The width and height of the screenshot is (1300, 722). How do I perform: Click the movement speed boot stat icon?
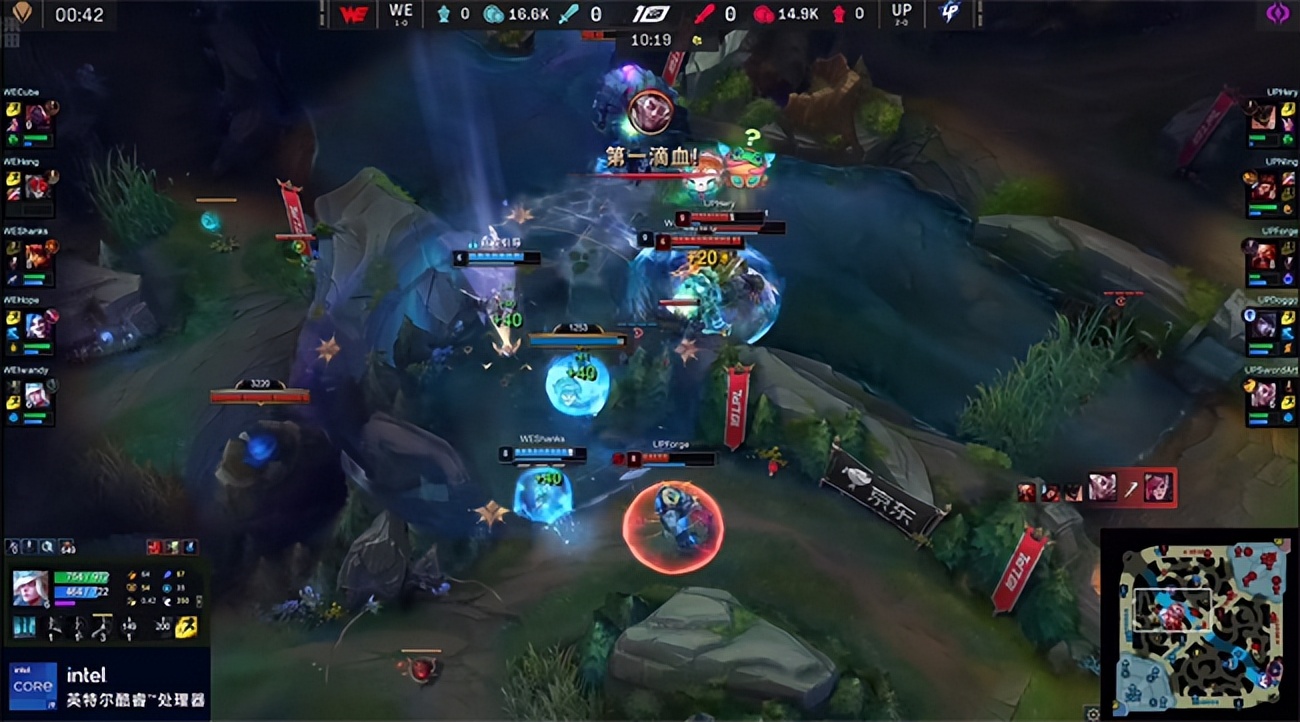click(x=168, y=601)
